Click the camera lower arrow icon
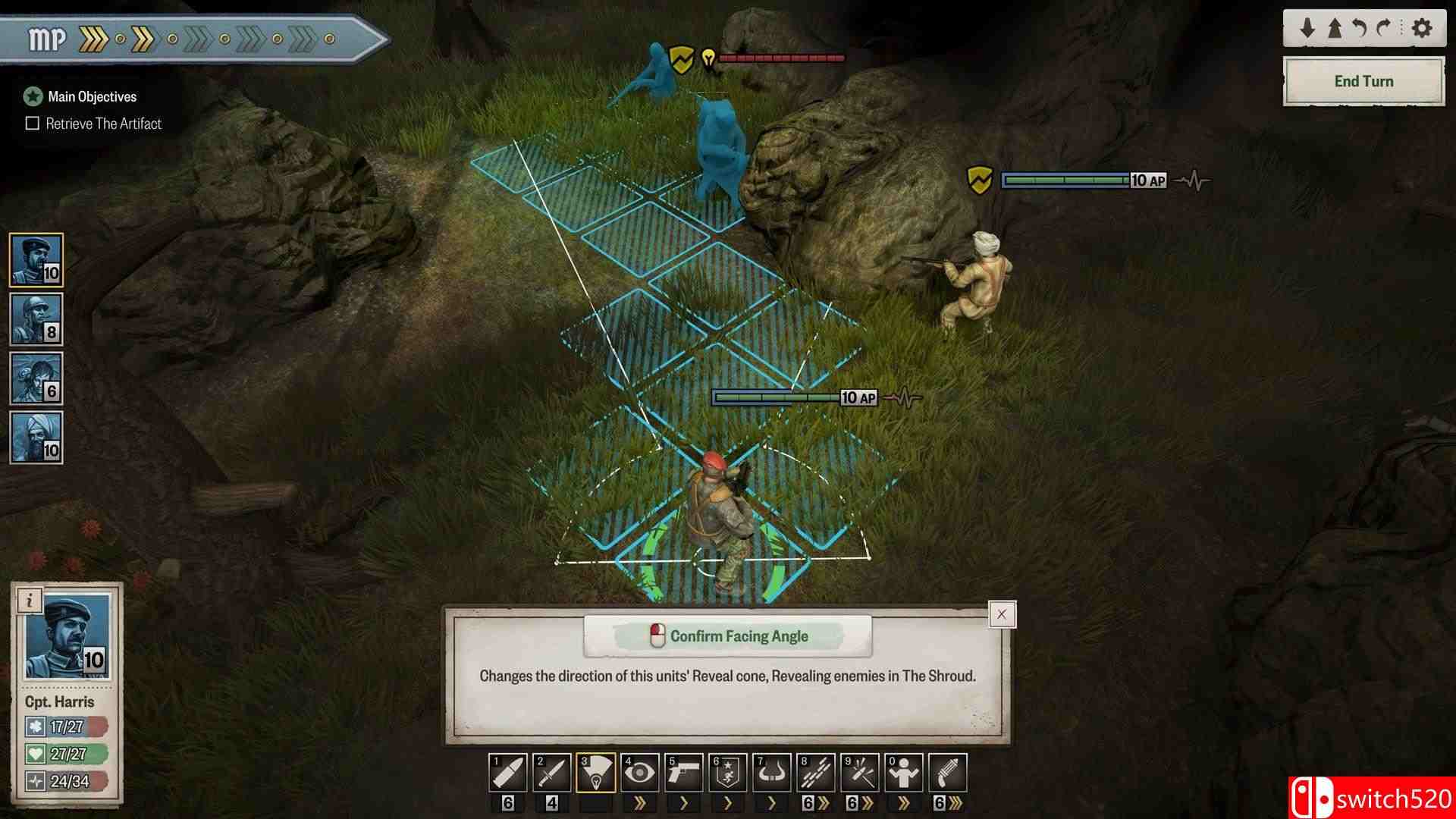This screenshot has width=1456, height=819. [1307, 28]
